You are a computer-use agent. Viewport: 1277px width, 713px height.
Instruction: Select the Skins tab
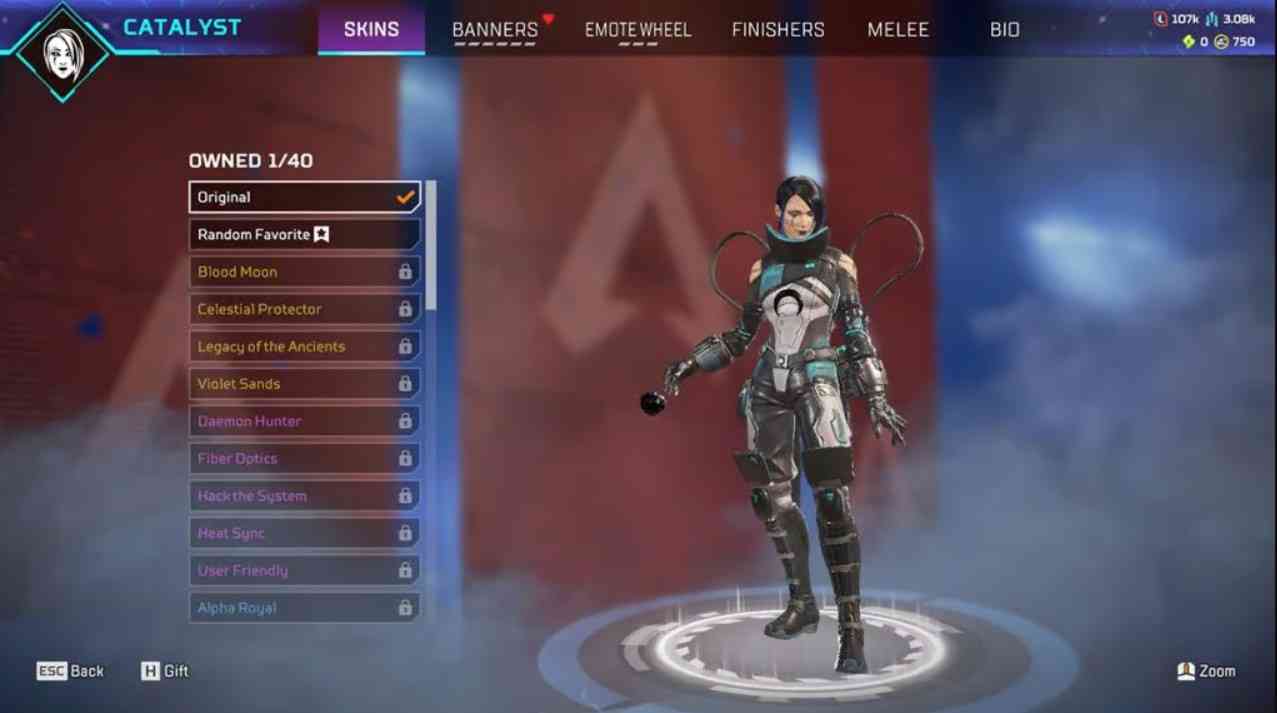(372, 29)
